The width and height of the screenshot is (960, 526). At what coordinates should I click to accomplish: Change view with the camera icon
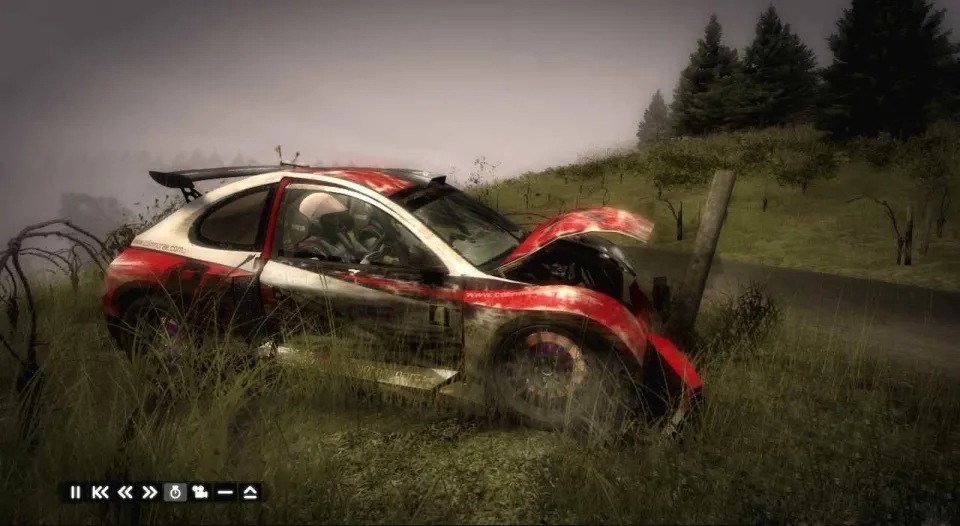tap(200, 492)
